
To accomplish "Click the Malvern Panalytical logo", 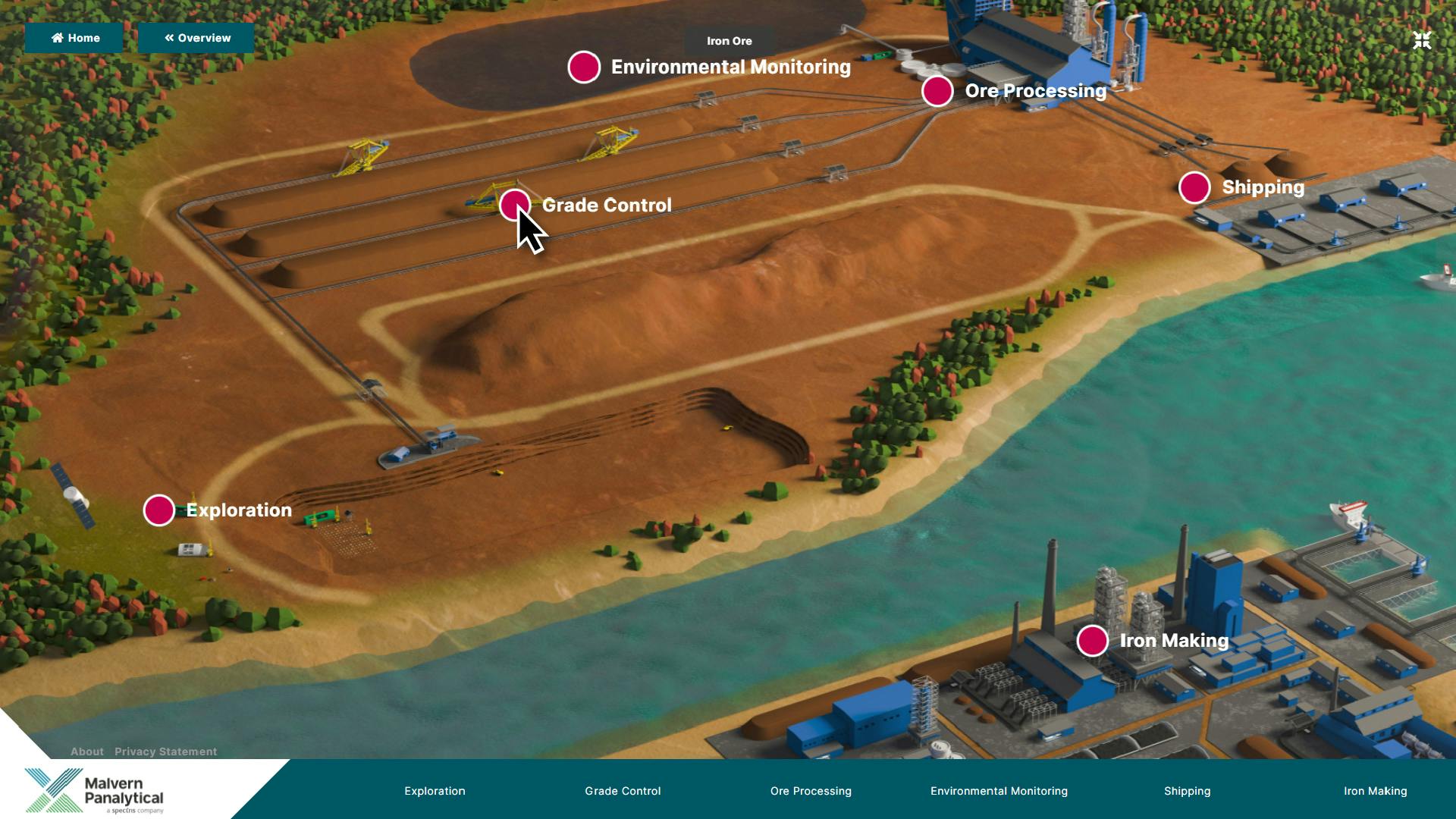I will pyautogui.click(x=95, y=790).
